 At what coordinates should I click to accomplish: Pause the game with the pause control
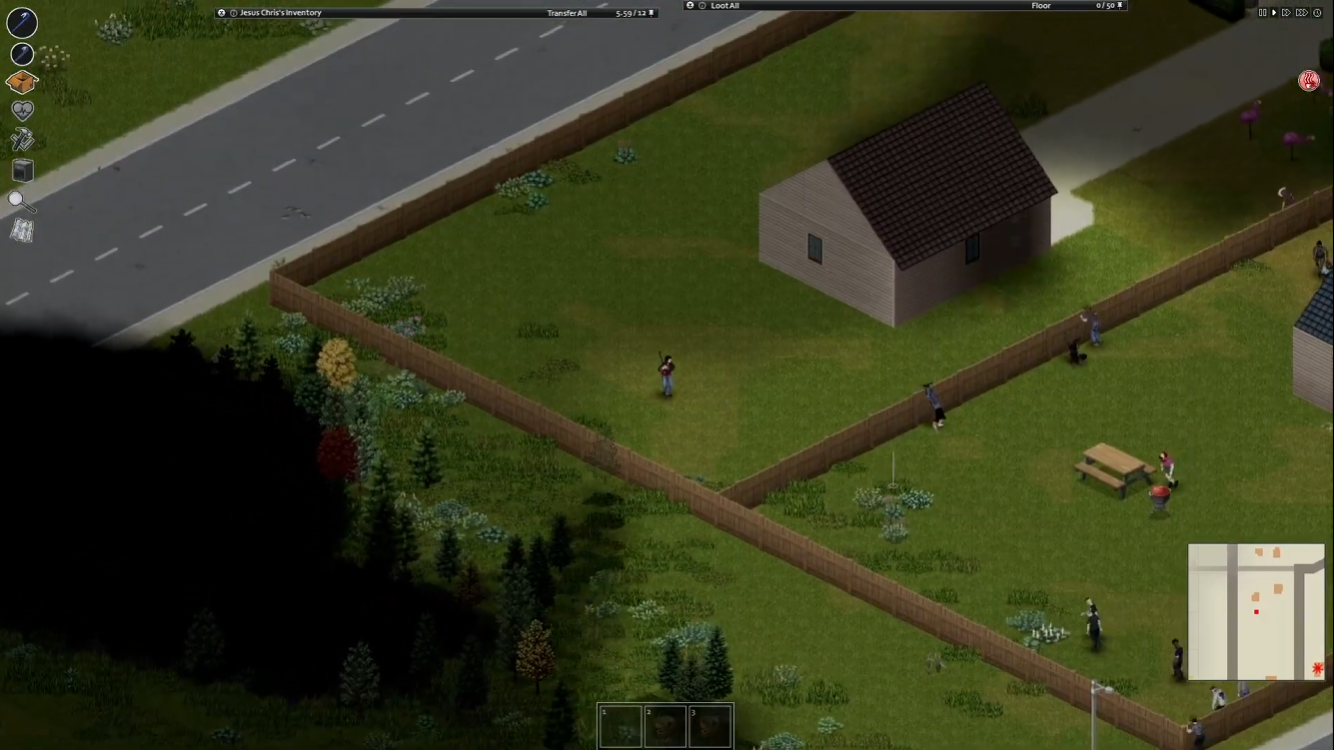[x=1262, y=12]
